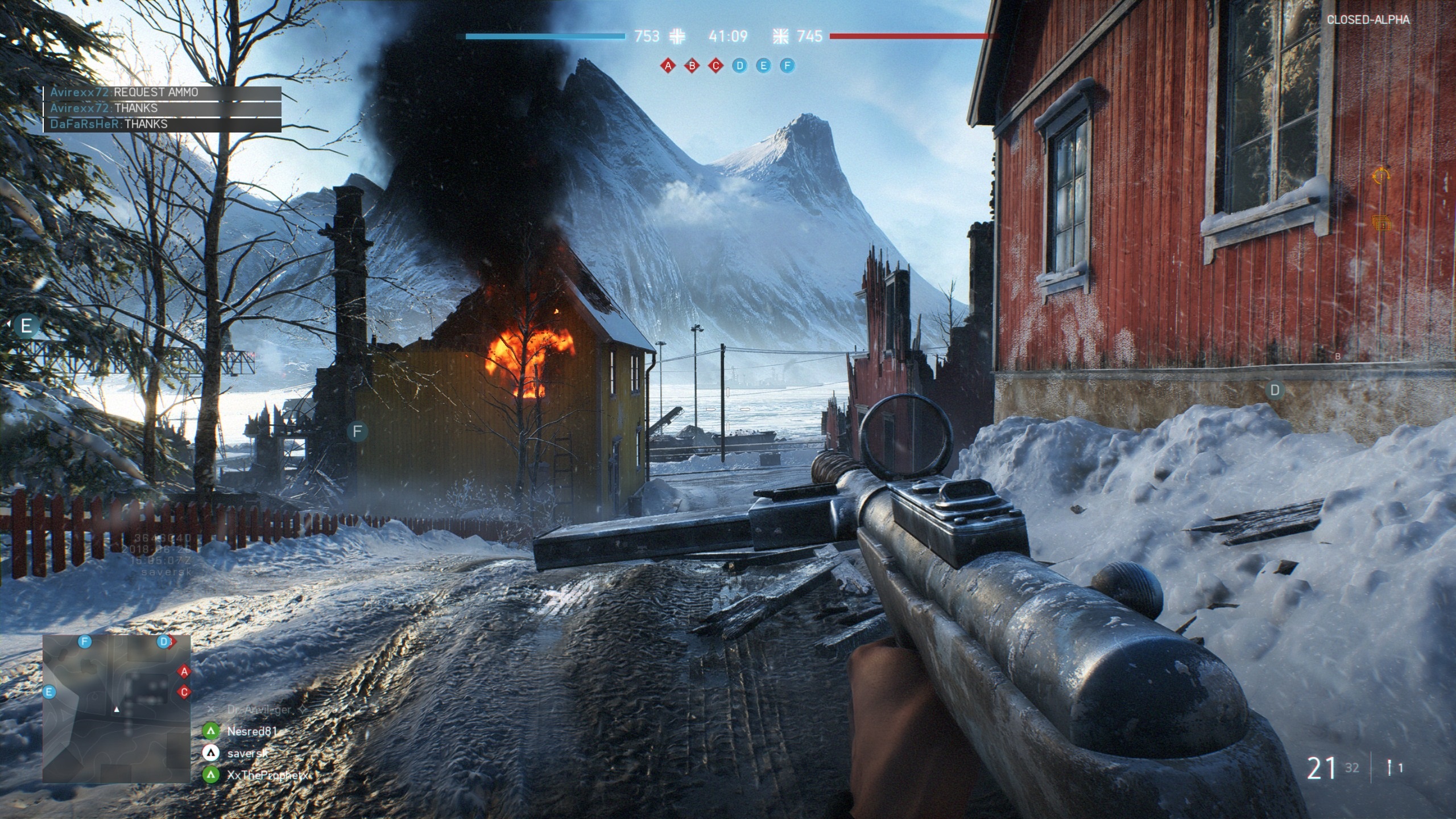1456x819 pixels.
Task: Click the British flag emblem by score 745
Action: (780, 36)
